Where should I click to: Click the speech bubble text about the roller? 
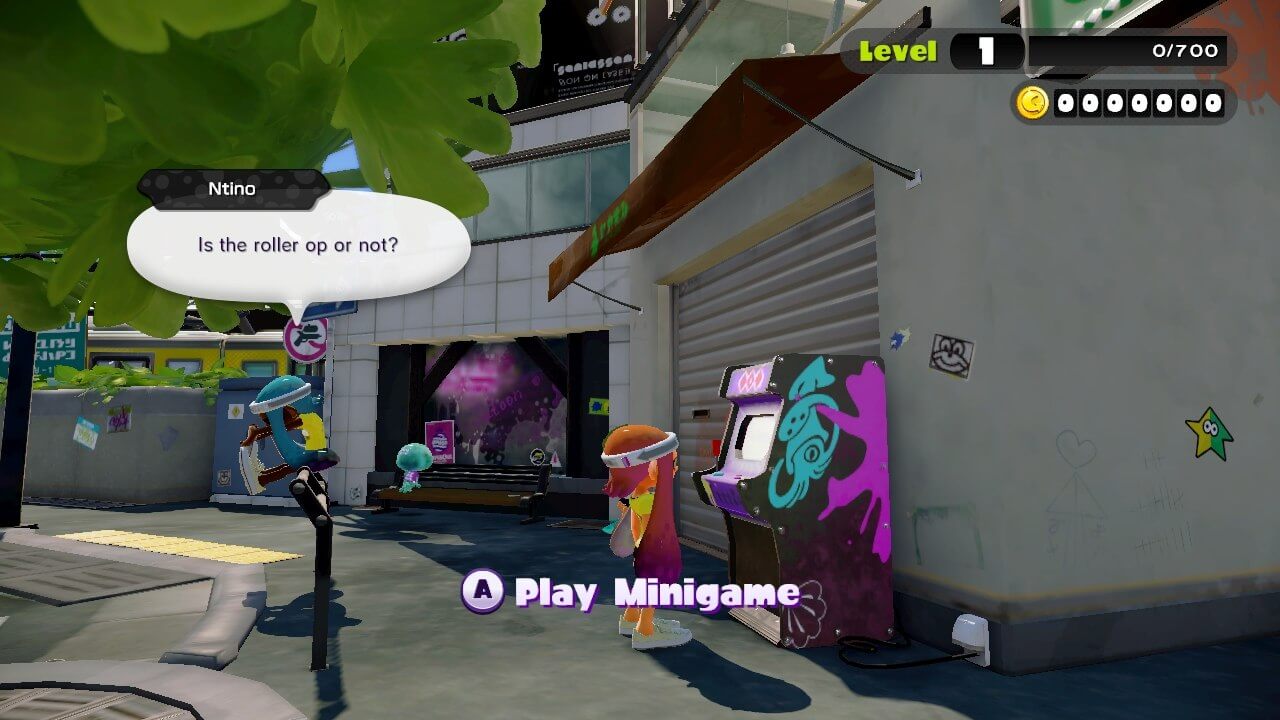coord(297,245)
